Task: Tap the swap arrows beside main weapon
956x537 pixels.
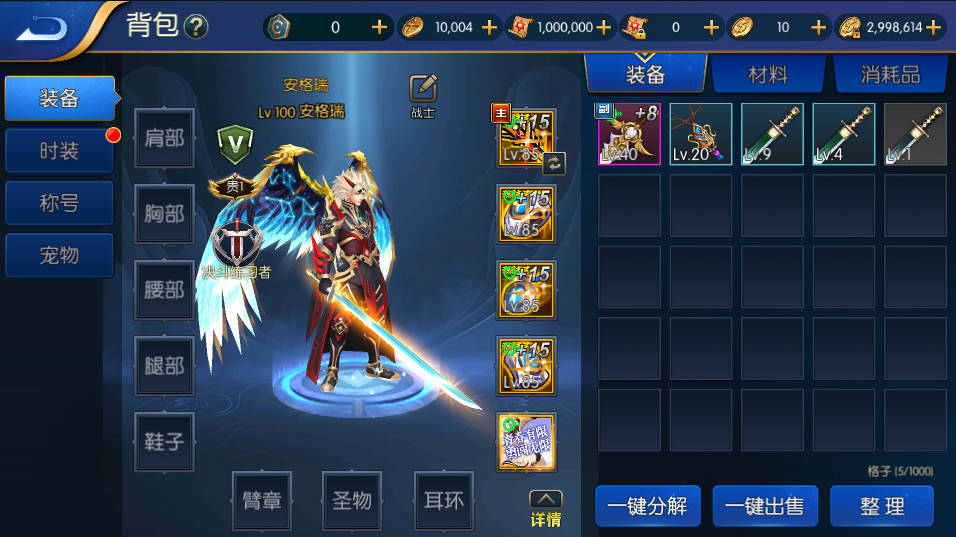Action: (554, 163)
